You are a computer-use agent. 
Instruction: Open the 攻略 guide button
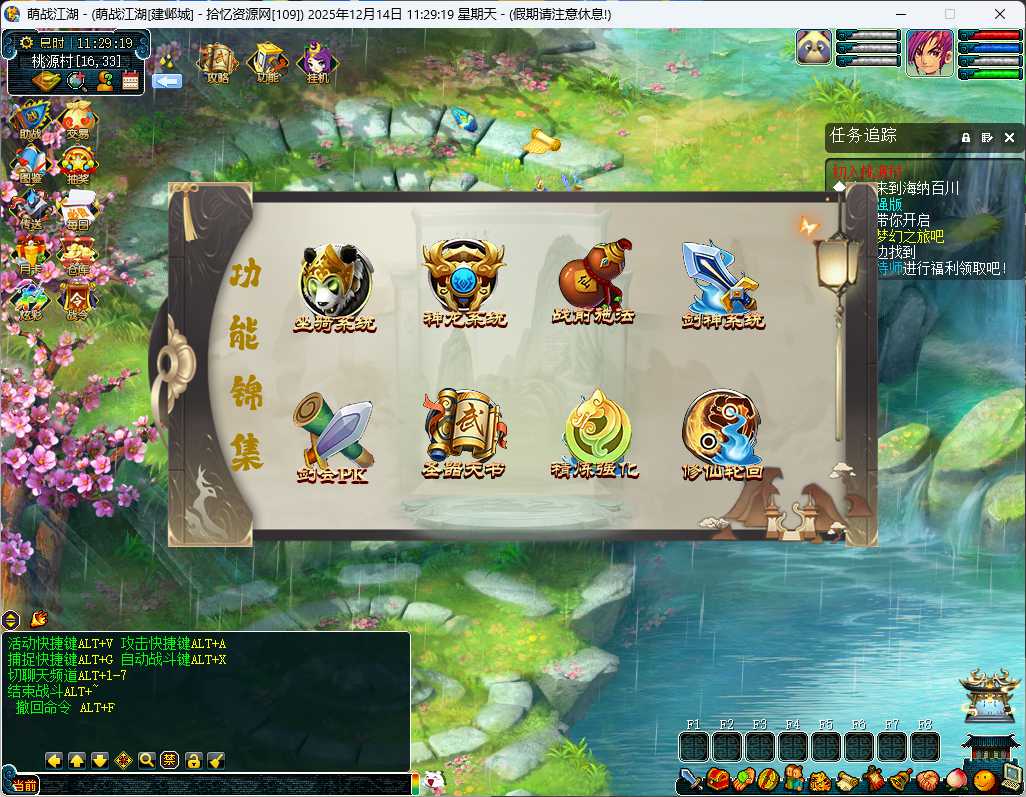(x=217, y=63)
